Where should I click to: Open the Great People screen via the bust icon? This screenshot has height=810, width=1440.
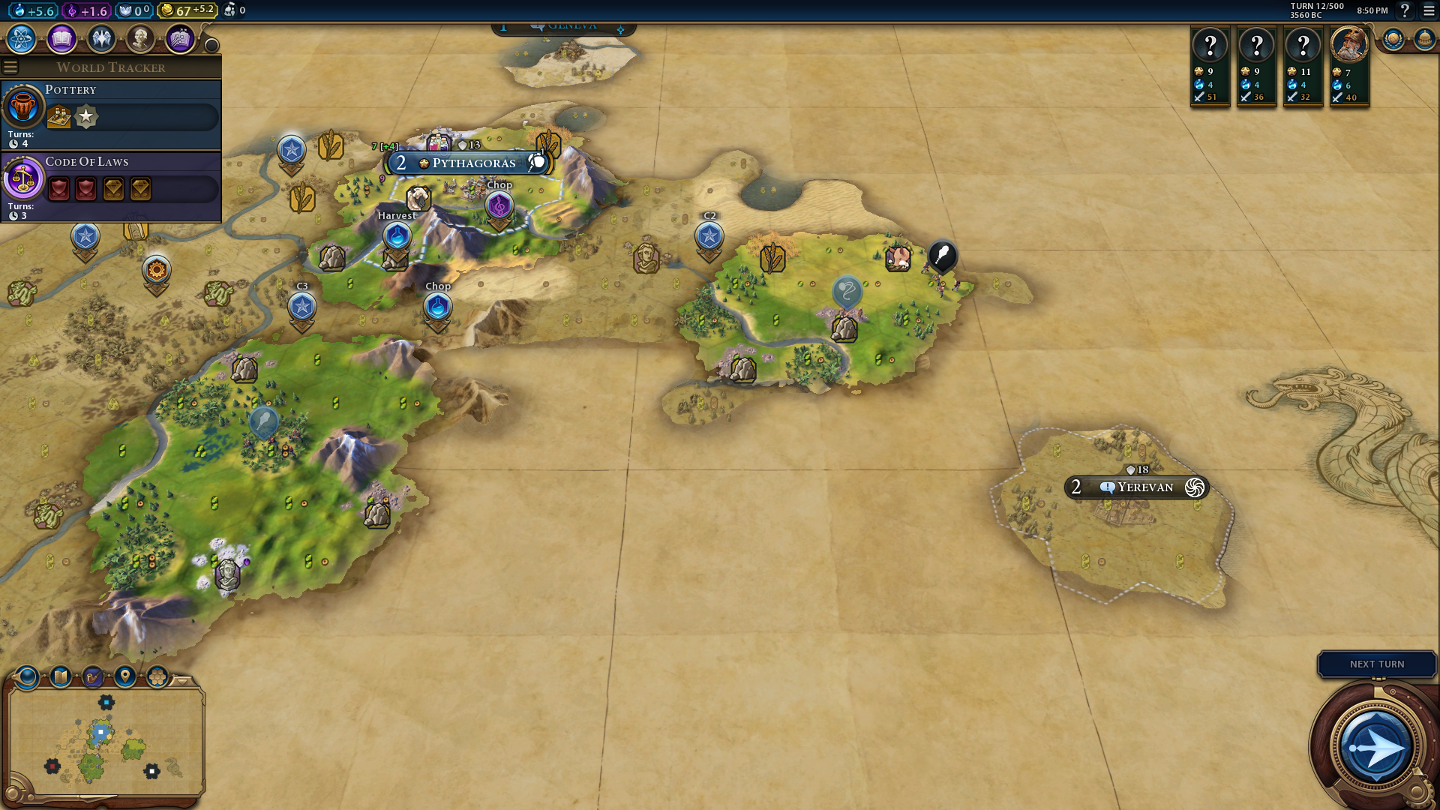pos(140,39)
